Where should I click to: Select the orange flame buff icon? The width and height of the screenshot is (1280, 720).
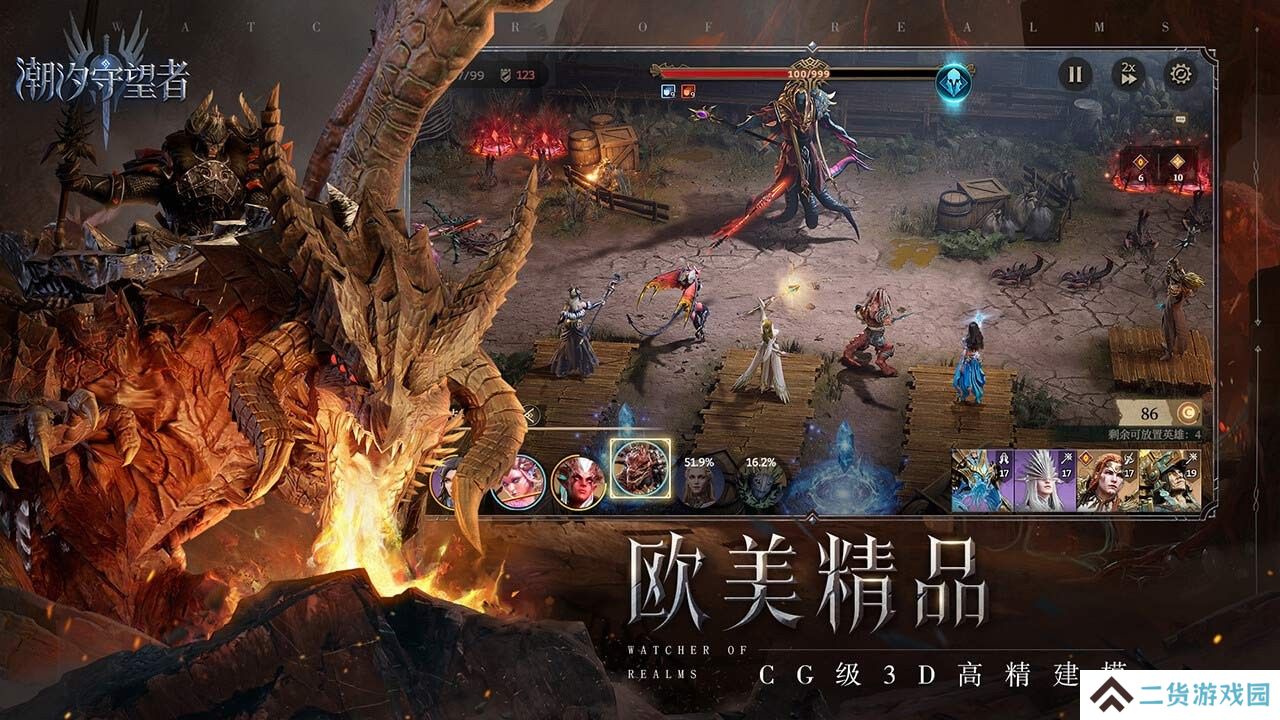pos(690,91)
